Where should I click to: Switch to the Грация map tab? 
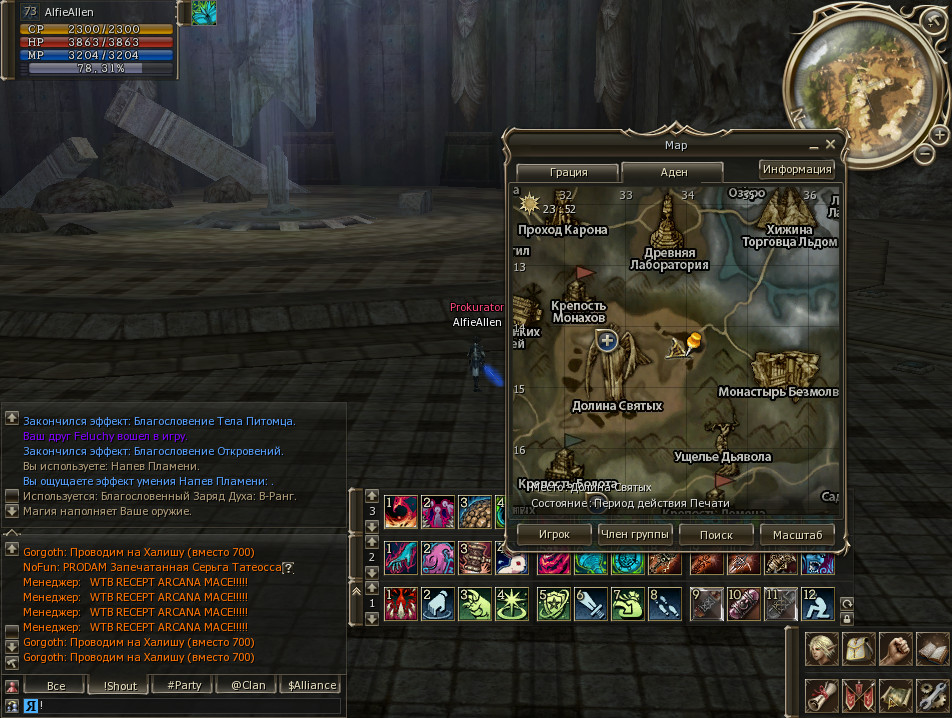(x=568, y=172)
